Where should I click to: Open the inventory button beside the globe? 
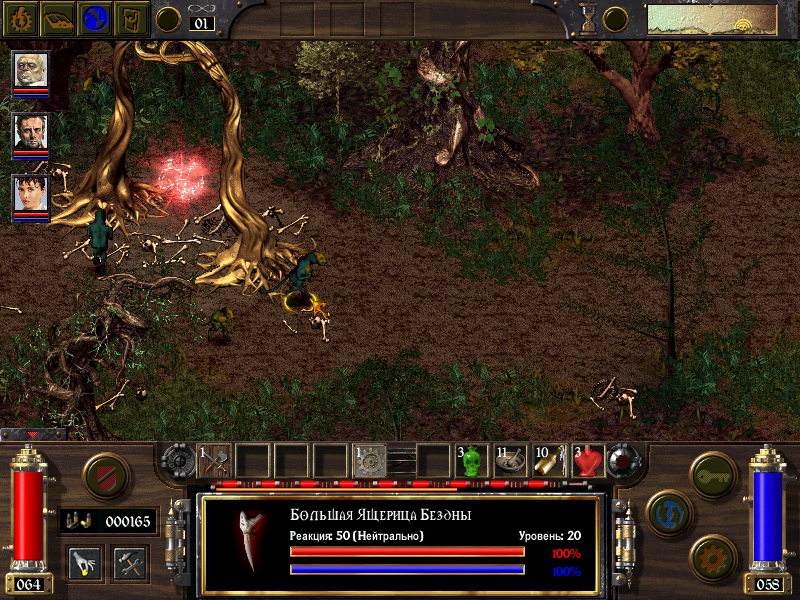tap(131, 18)
